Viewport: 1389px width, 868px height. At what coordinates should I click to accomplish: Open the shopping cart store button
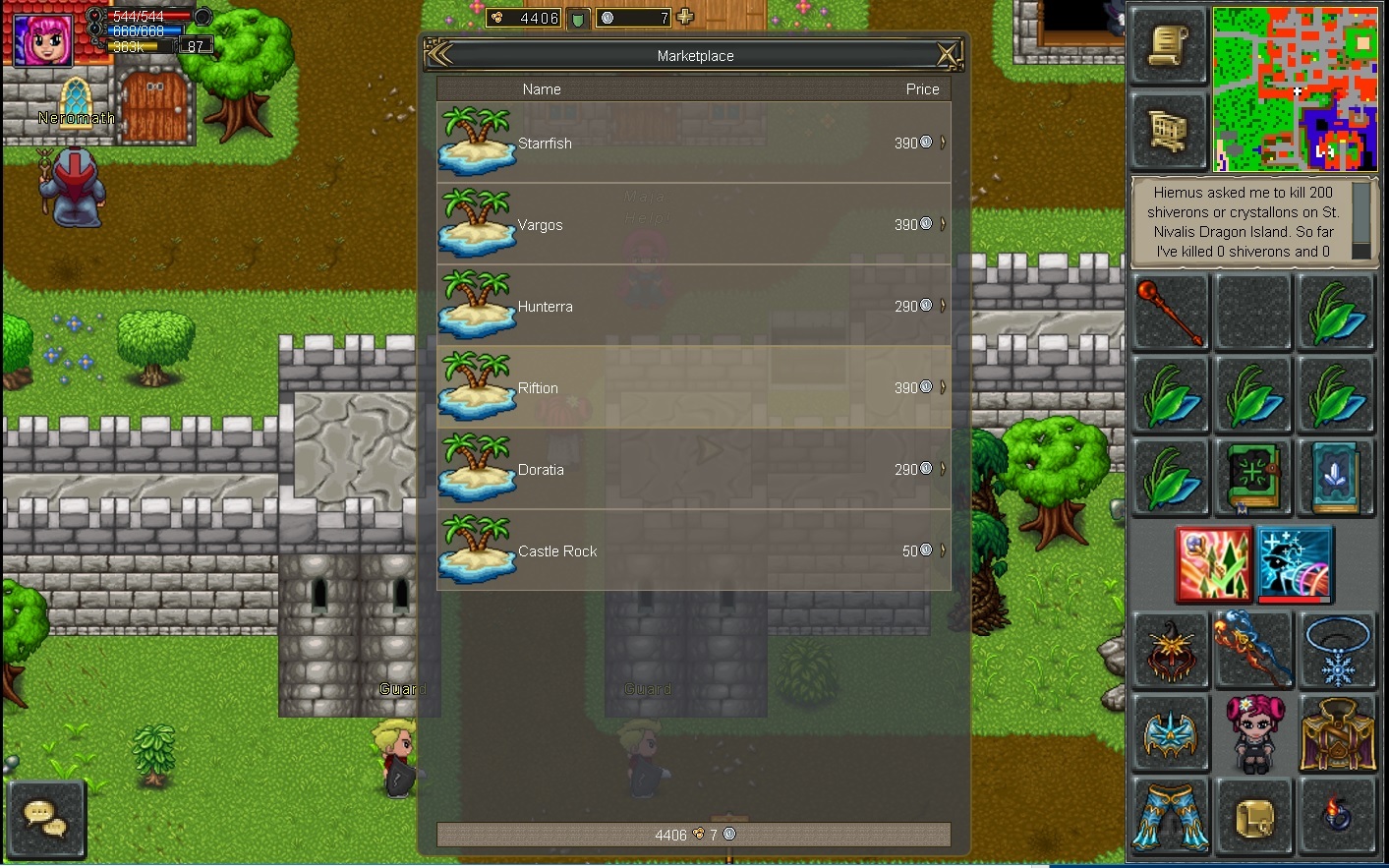point(1169,130)
